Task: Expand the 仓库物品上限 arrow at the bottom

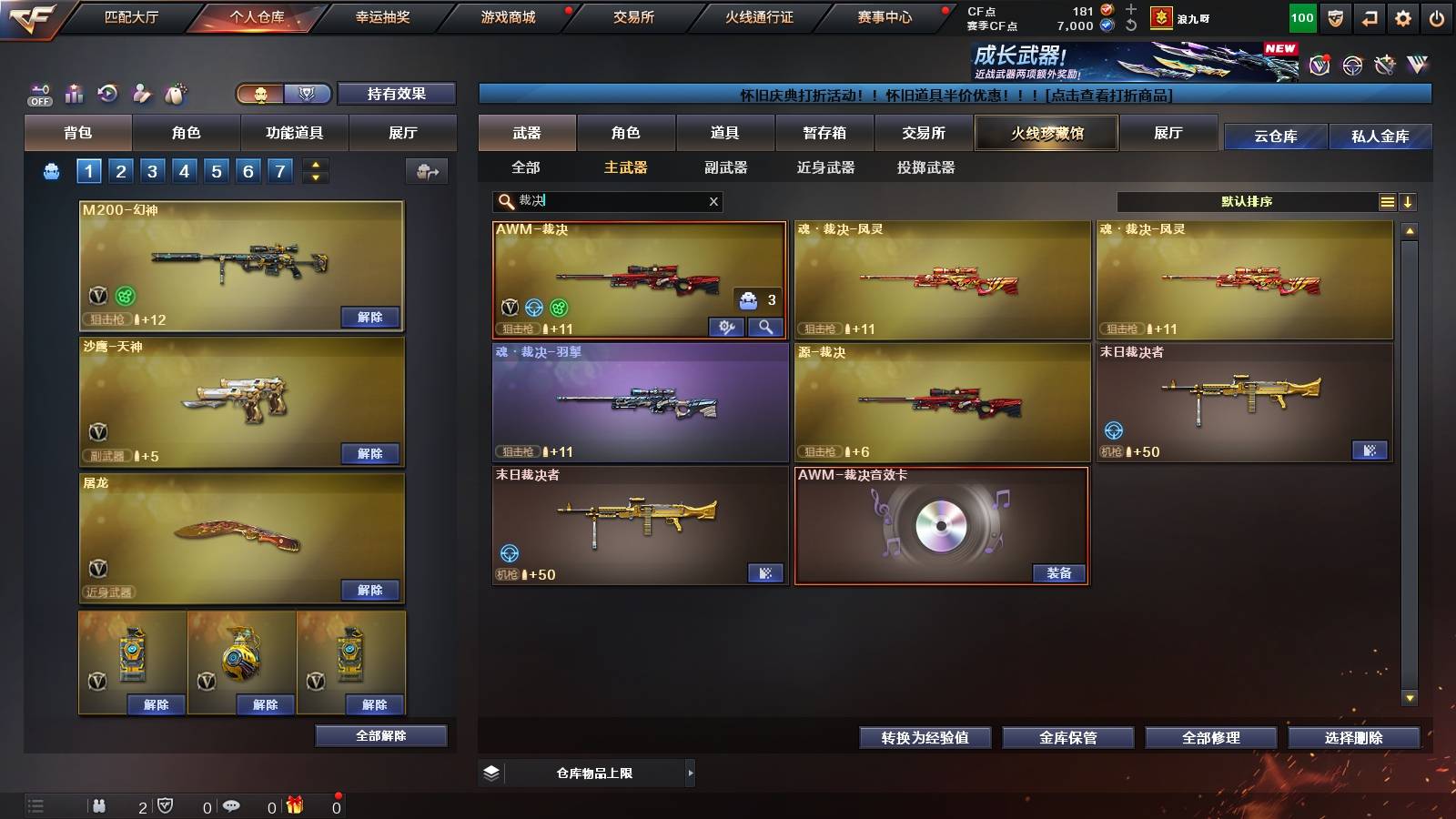Action: (x=693, y=773)
